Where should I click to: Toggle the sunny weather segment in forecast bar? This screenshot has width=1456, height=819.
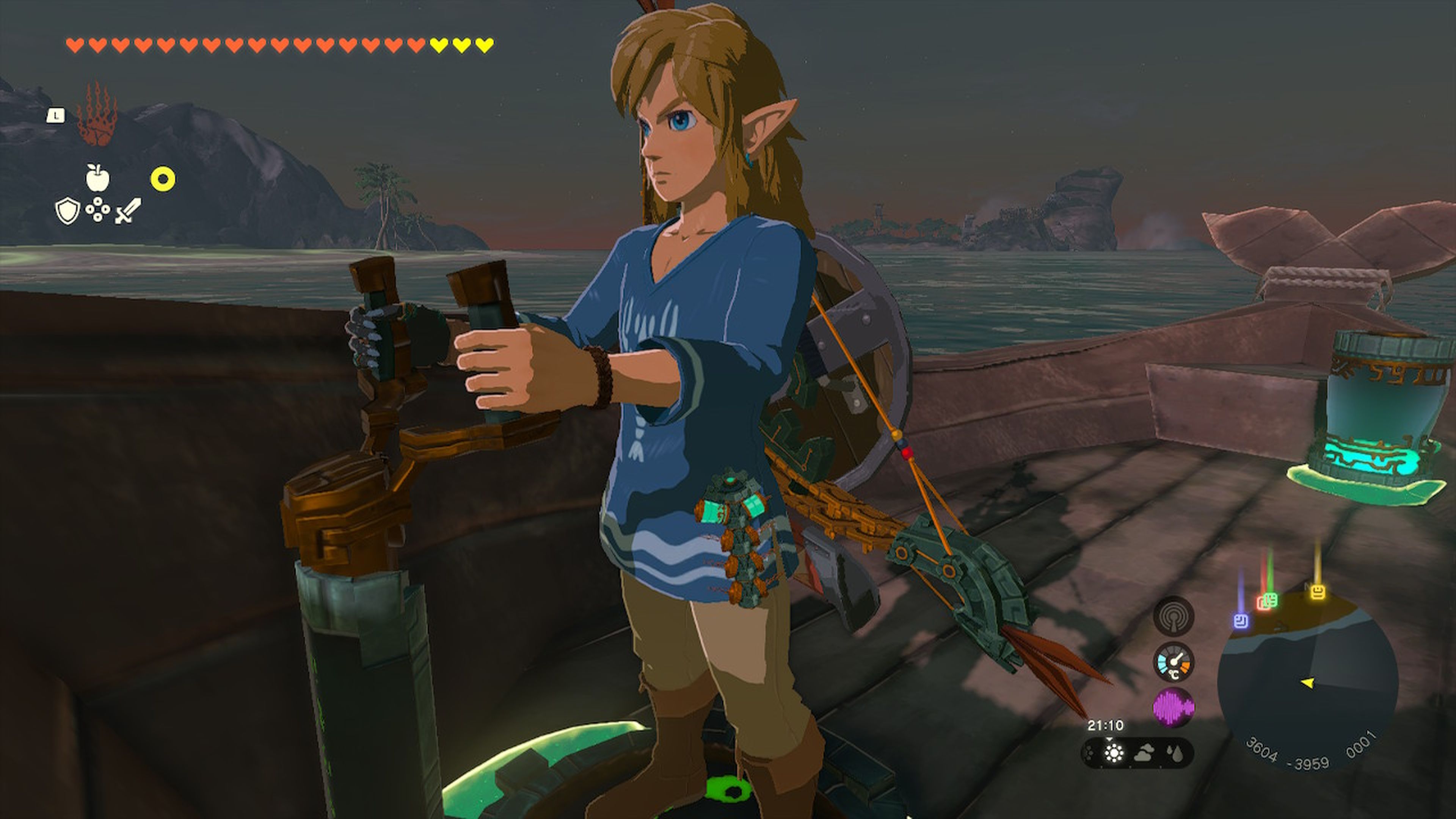pyautogui.click(x=1115, y=754)
